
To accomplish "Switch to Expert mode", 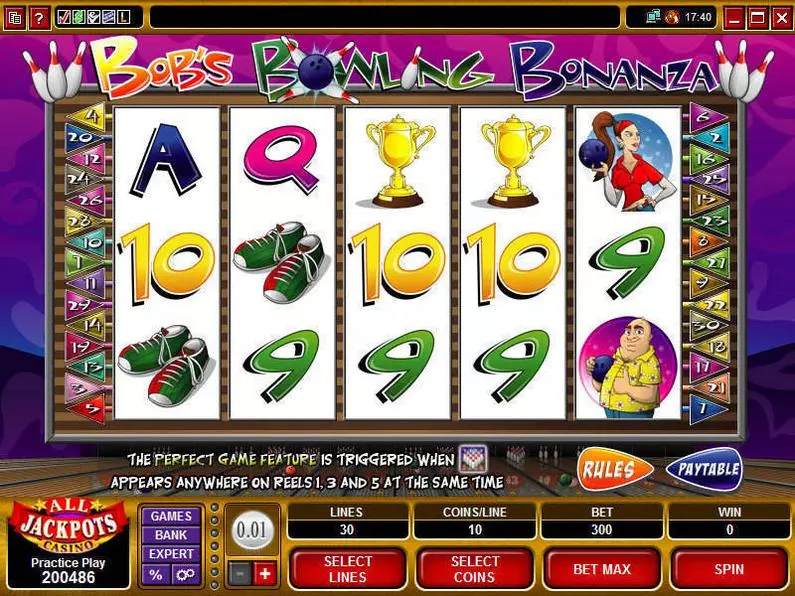I will (171, 554).
